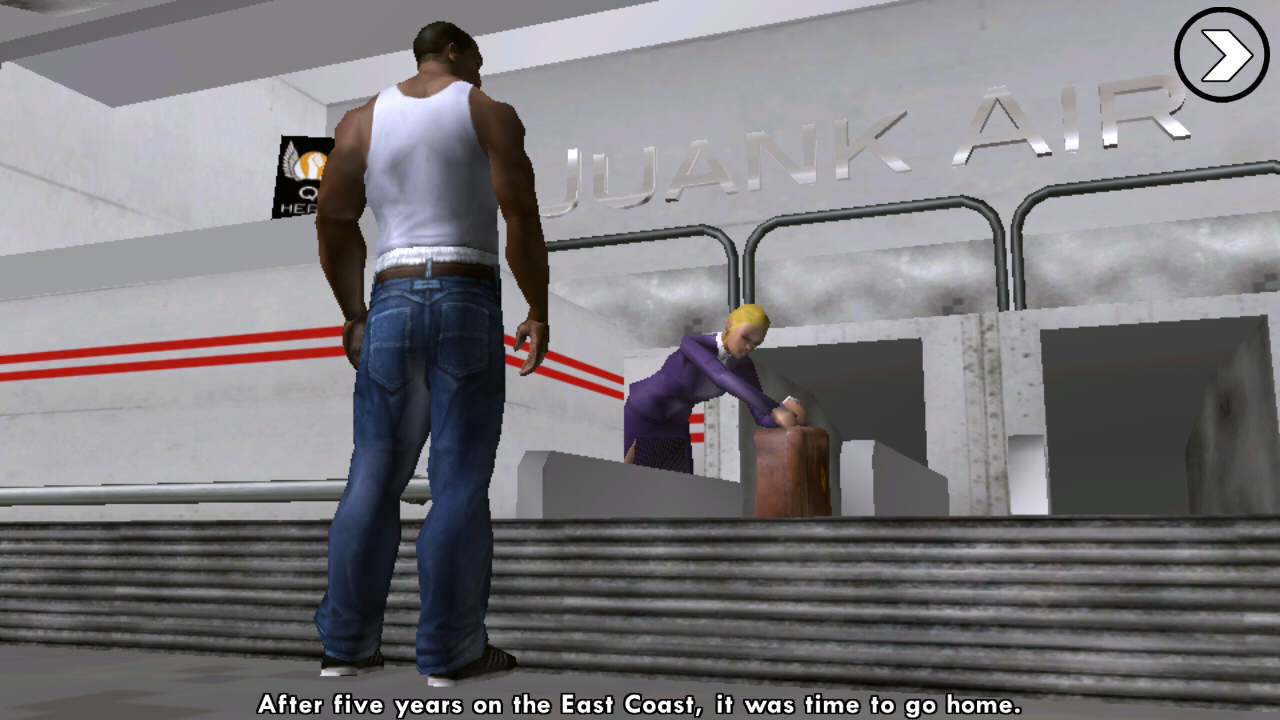
Task: Tap the orange circle emblem on the wall poster
Action: pyautogui.click(x=310, y=165)
